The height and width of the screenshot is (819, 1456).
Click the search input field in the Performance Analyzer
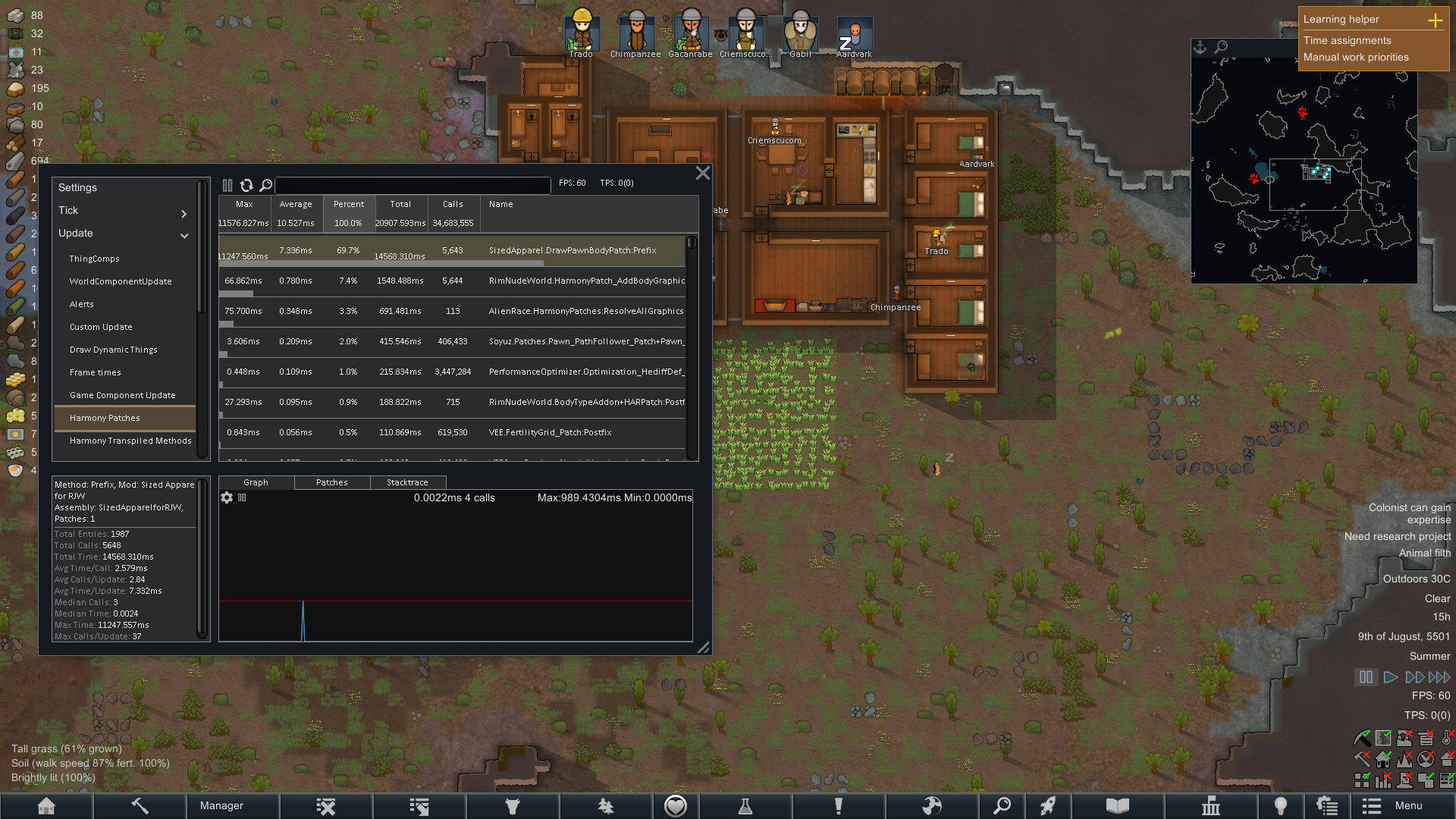coord(413,185)
